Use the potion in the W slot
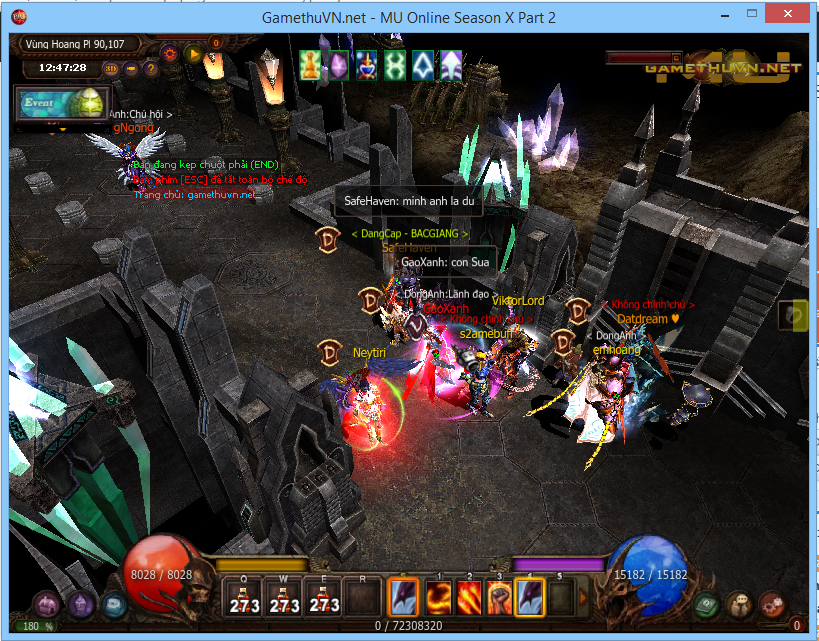Screen dimensions: 819x641 coord(285,597)
